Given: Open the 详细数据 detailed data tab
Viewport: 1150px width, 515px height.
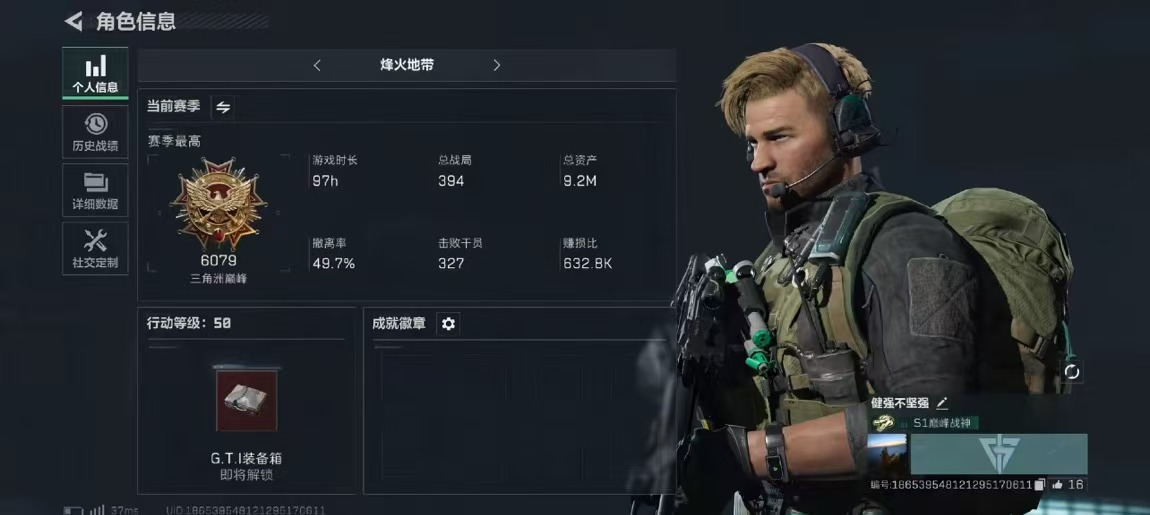Looking at the screenshot, I should pos(95,190).
